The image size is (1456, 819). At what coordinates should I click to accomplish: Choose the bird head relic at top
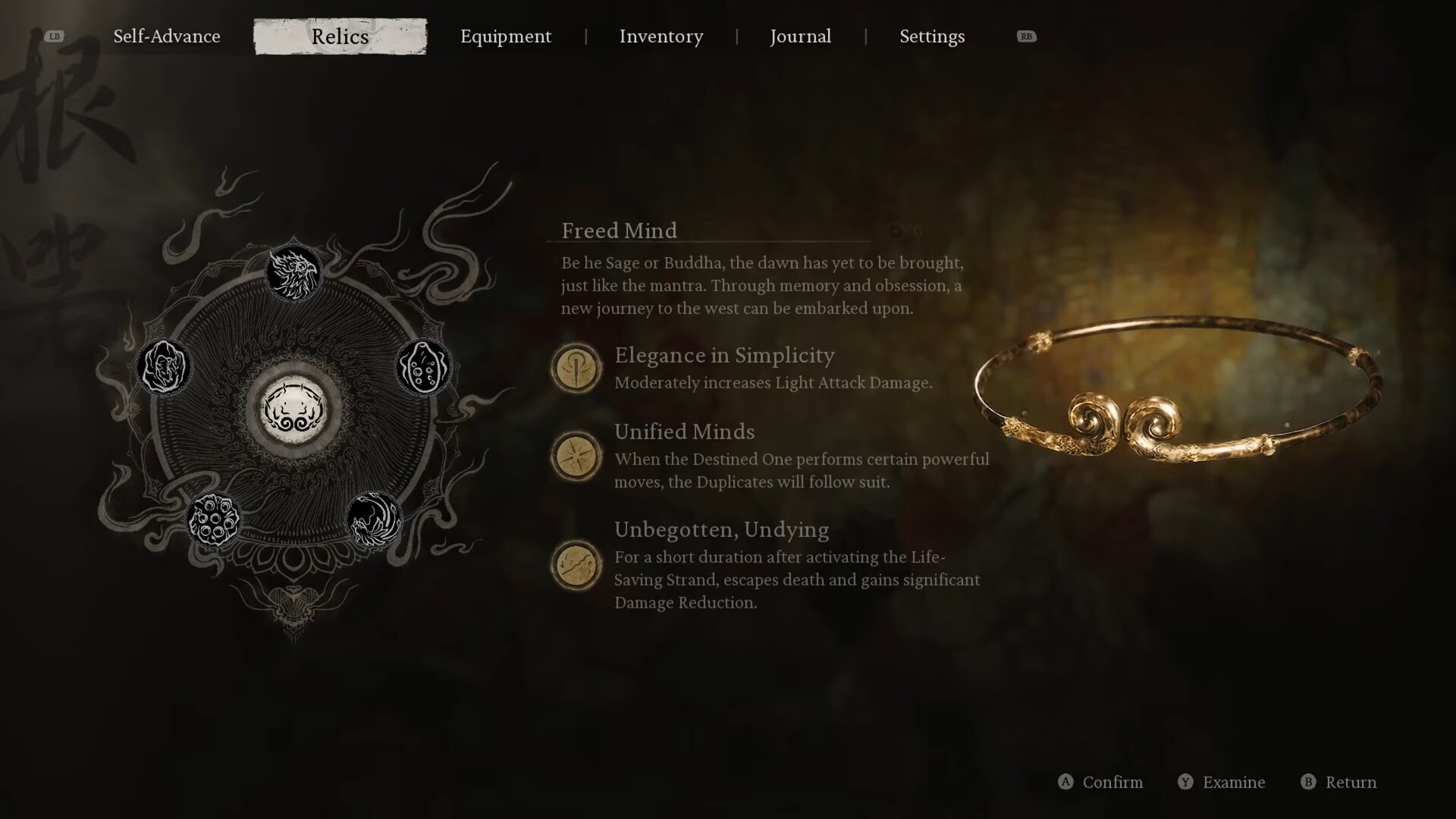coord(293,272)
